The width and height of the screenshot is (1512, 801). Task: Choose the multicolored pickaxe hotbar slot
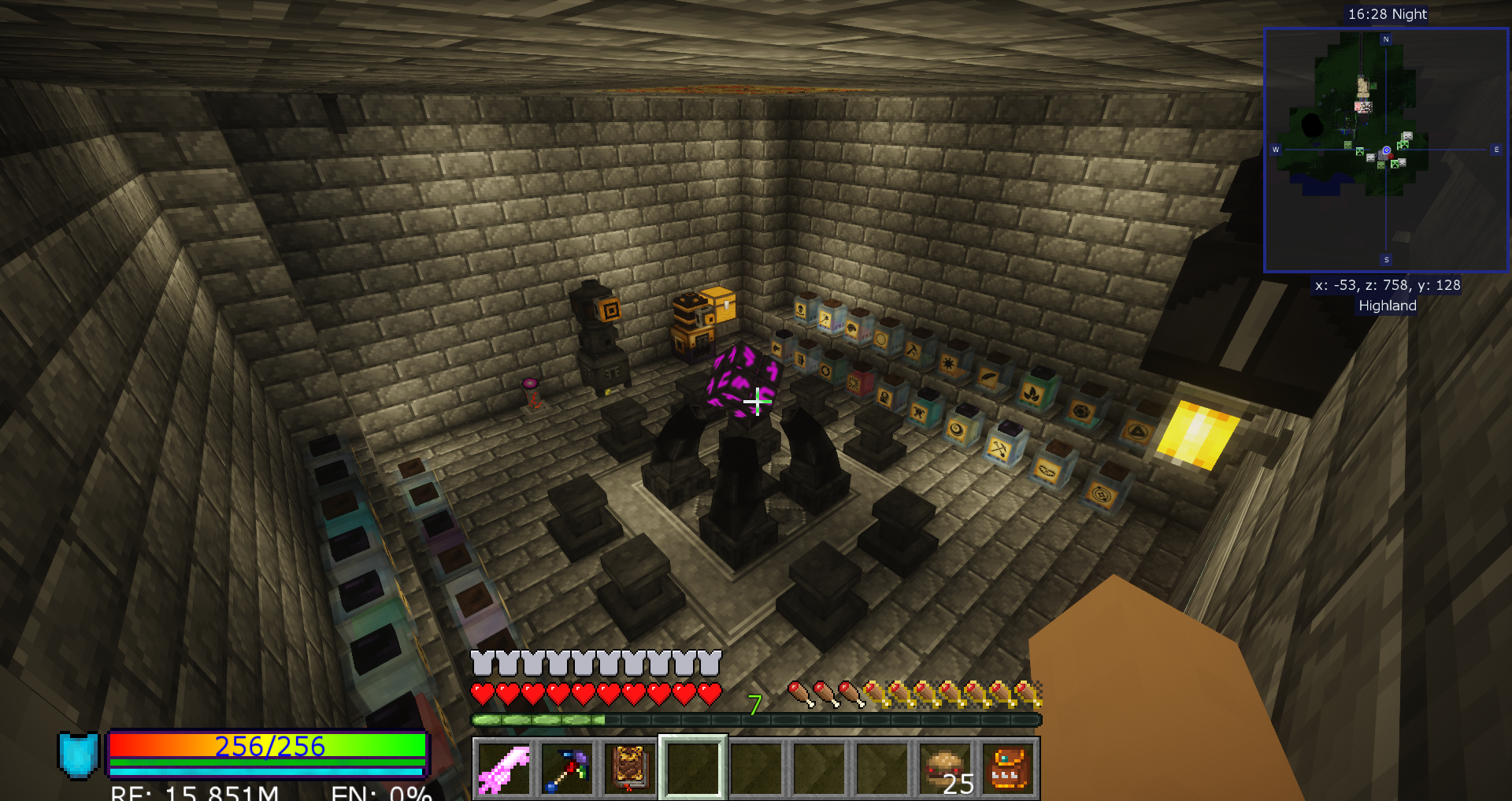pyautogui.click(x=567, y=769)
